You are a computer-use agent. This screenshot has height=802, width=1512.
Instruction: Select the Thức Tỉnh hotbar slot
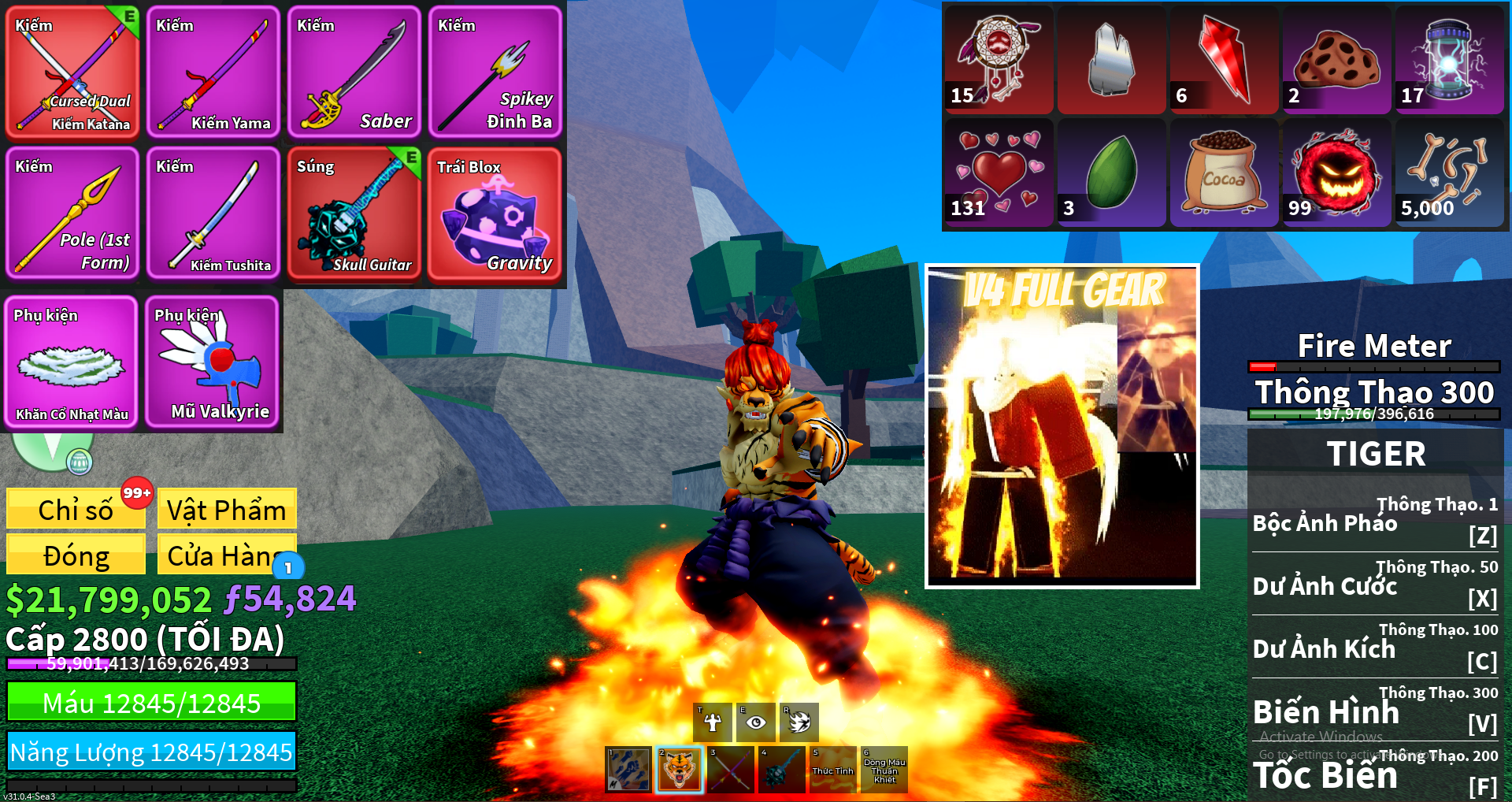832,769
